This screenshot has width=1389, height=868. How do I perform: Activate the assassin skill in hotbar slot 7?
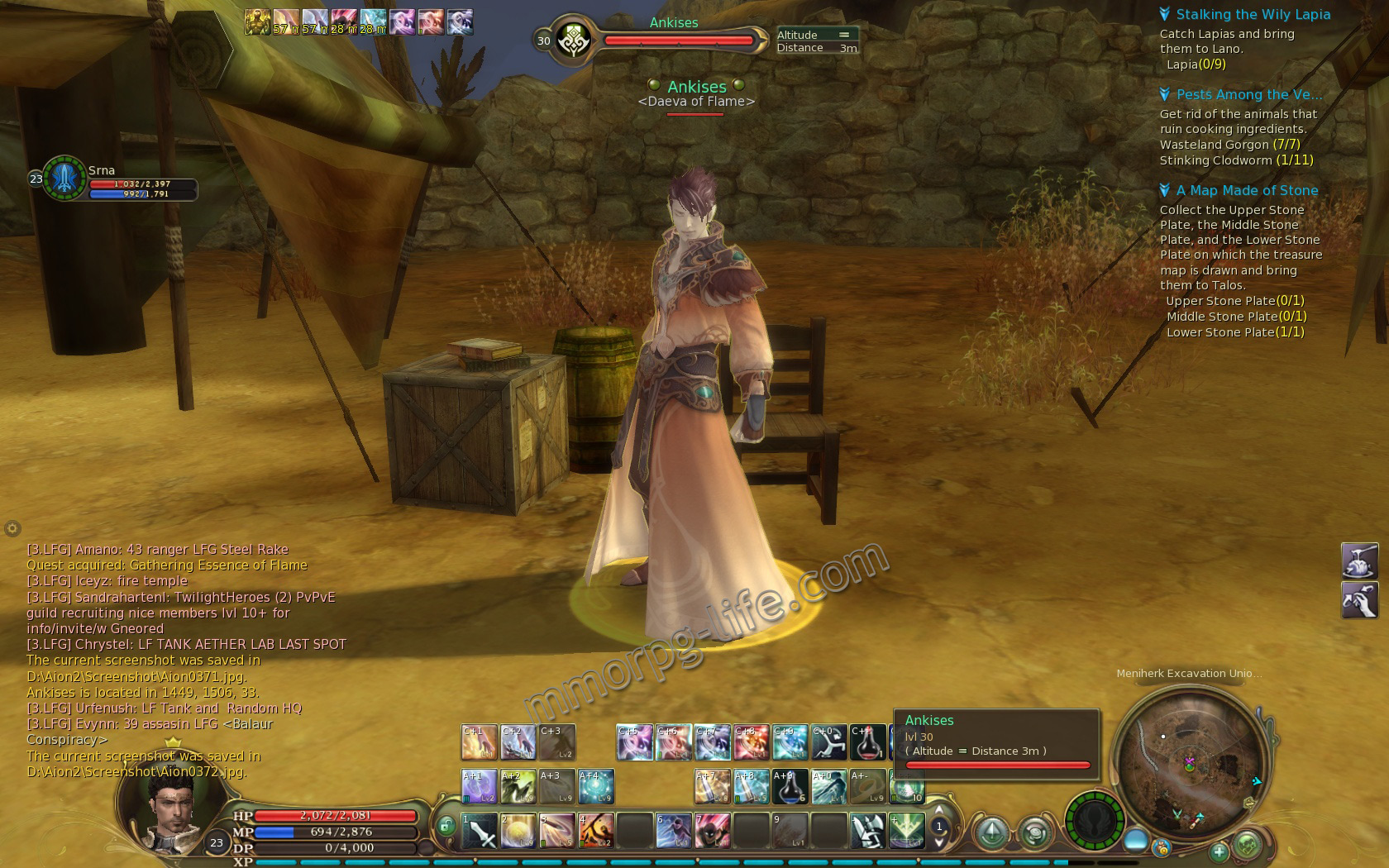pyautogui.click(x=713, y=832)
